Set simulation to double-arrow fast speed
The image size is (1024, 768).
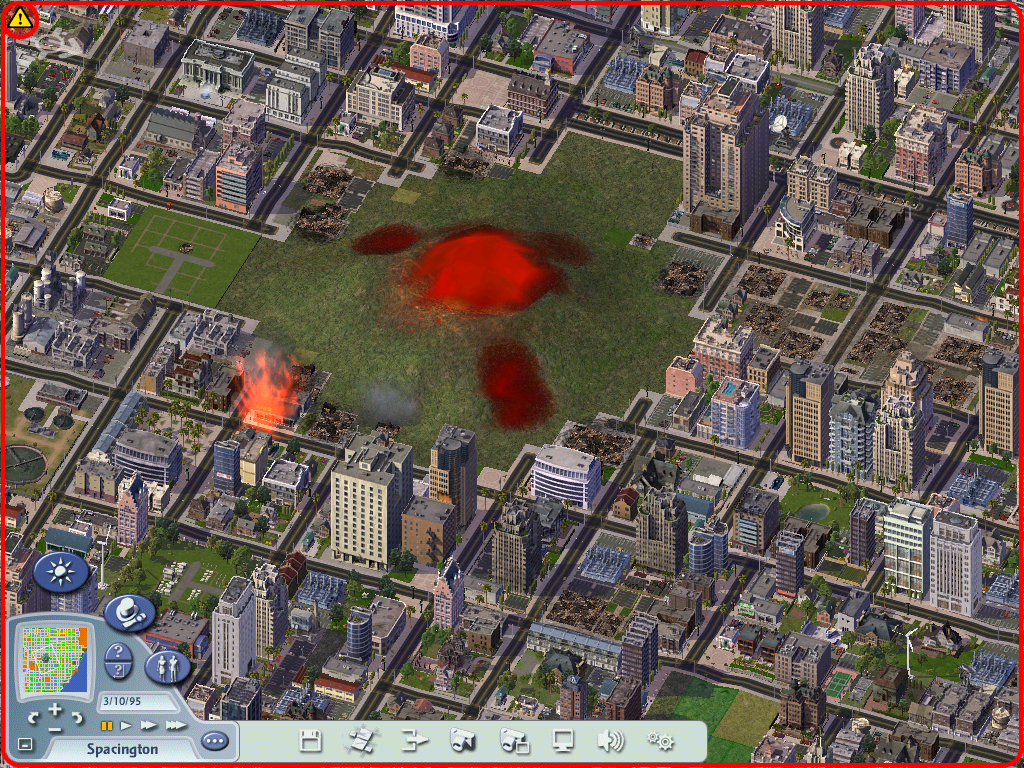pyautogui.click(x=149, y=725)
